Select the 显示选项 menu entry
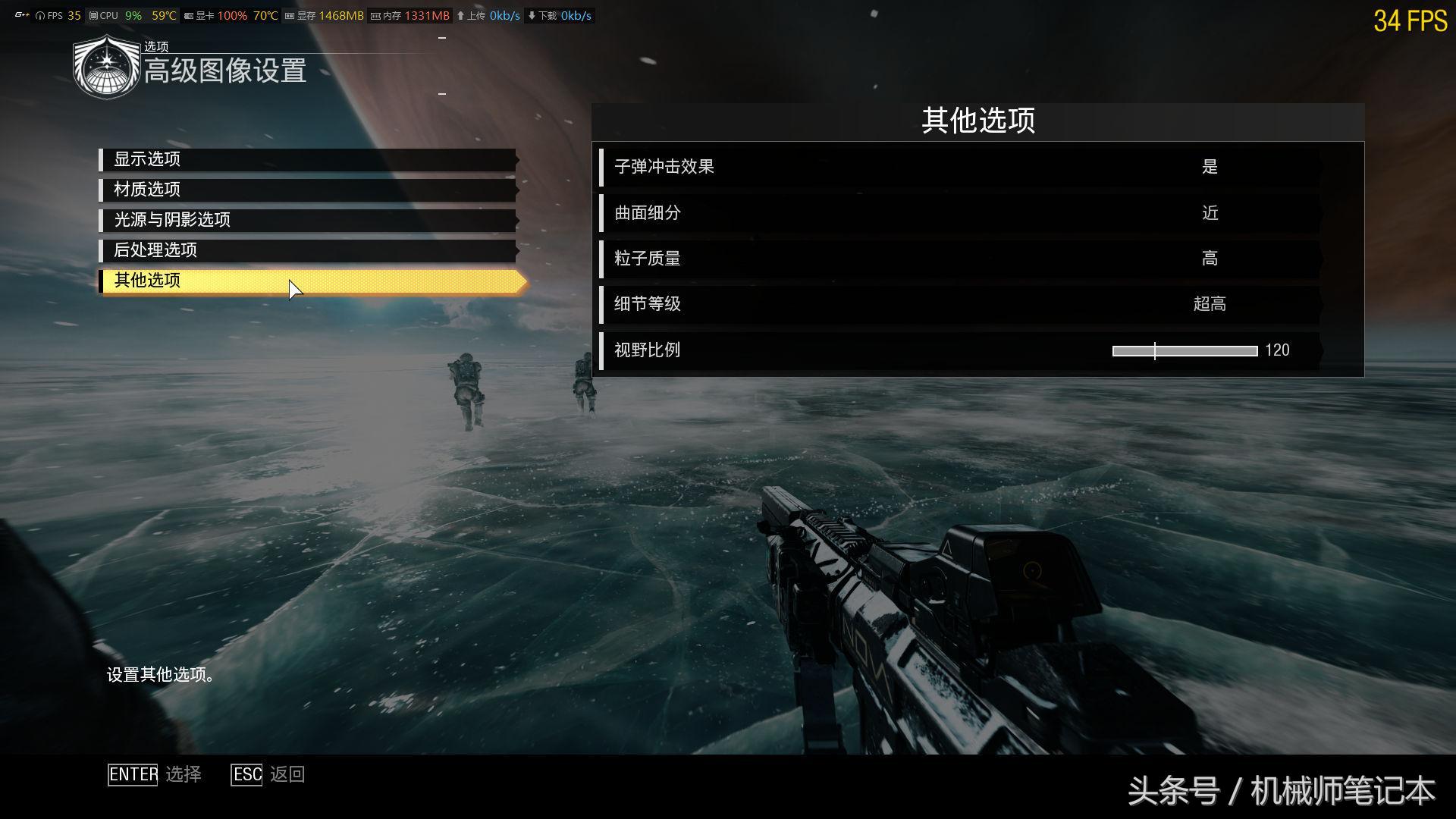 click(303, 160)
